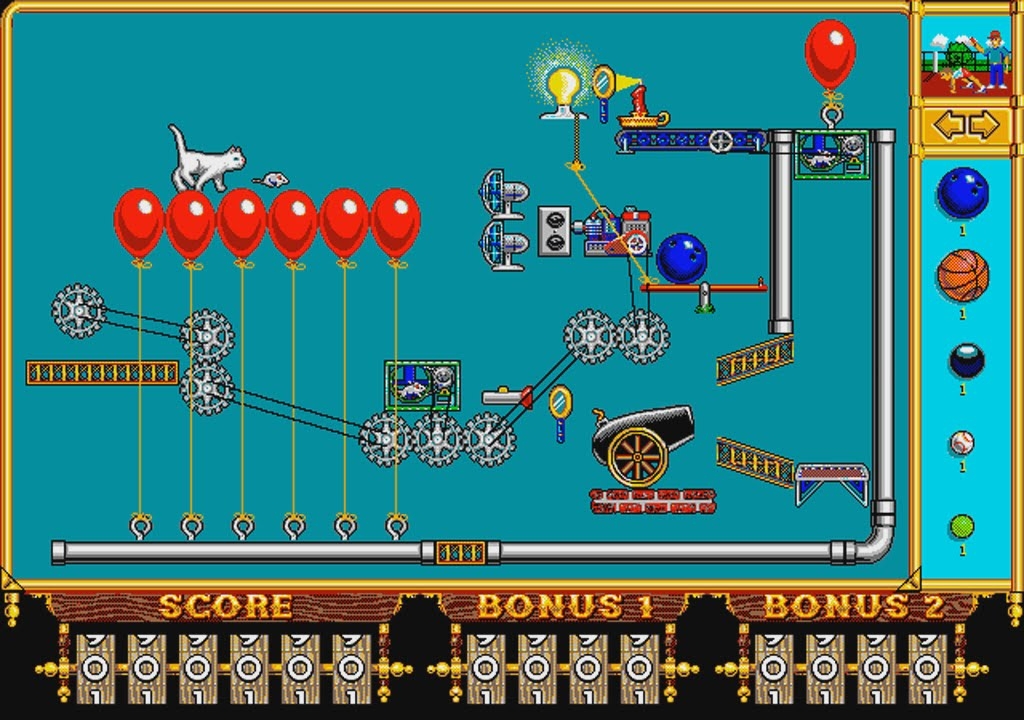Grab the baseball from the parts bin
The height and width of the screenshot is (720, 1024).
(x=962, y=442)
